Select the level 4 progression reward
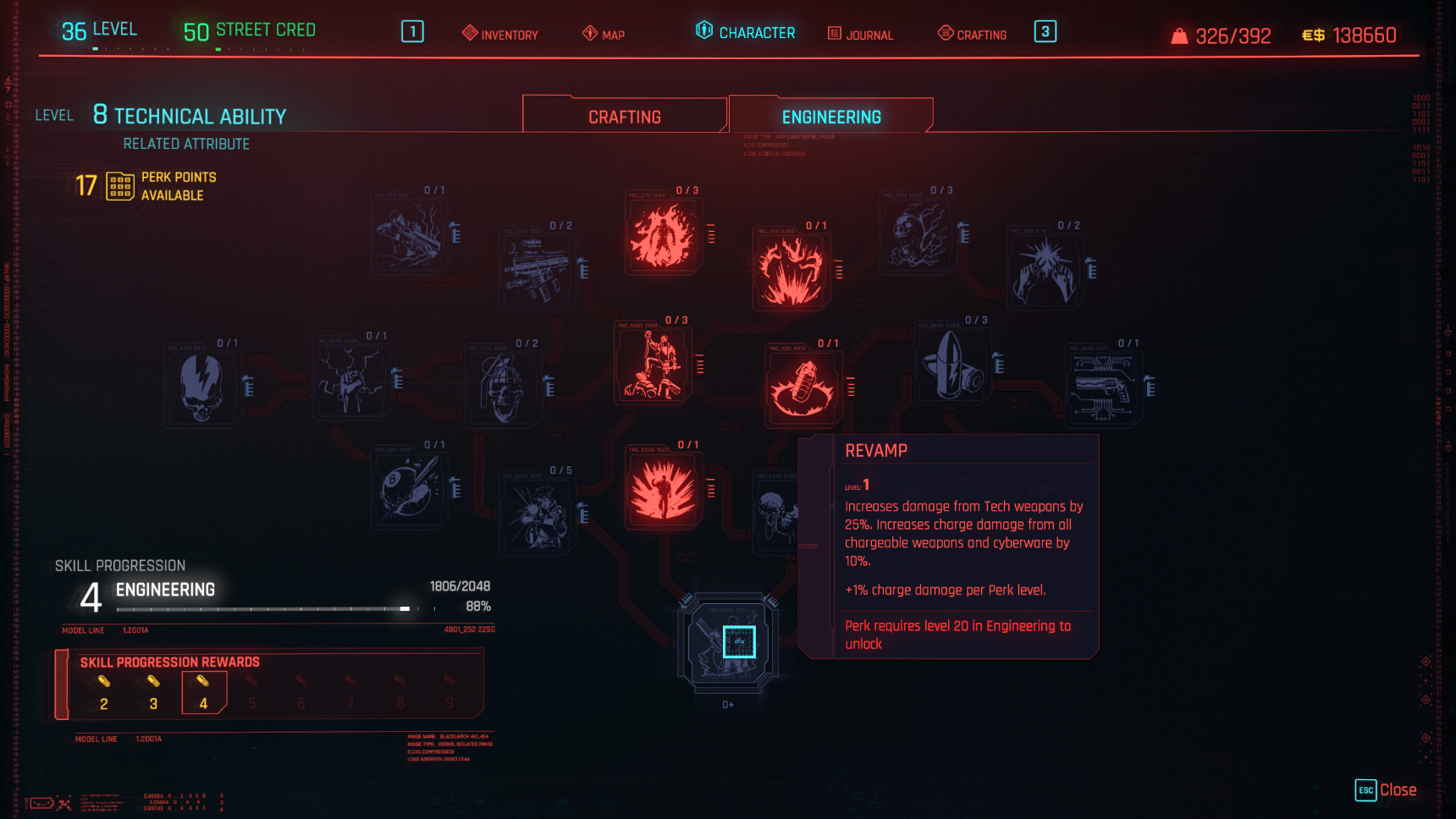The height and width of the screenshot is (819, 1456). [203, 692]
